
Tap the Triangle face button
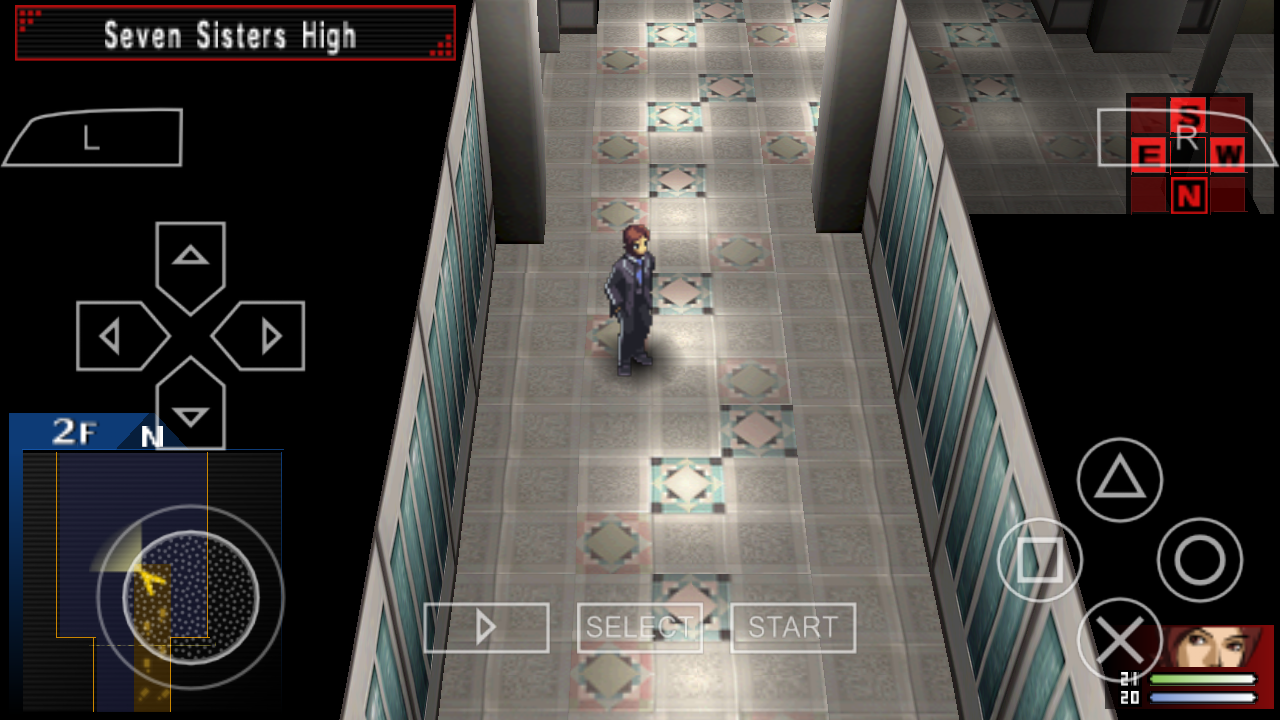click(x=1118, y=480)
